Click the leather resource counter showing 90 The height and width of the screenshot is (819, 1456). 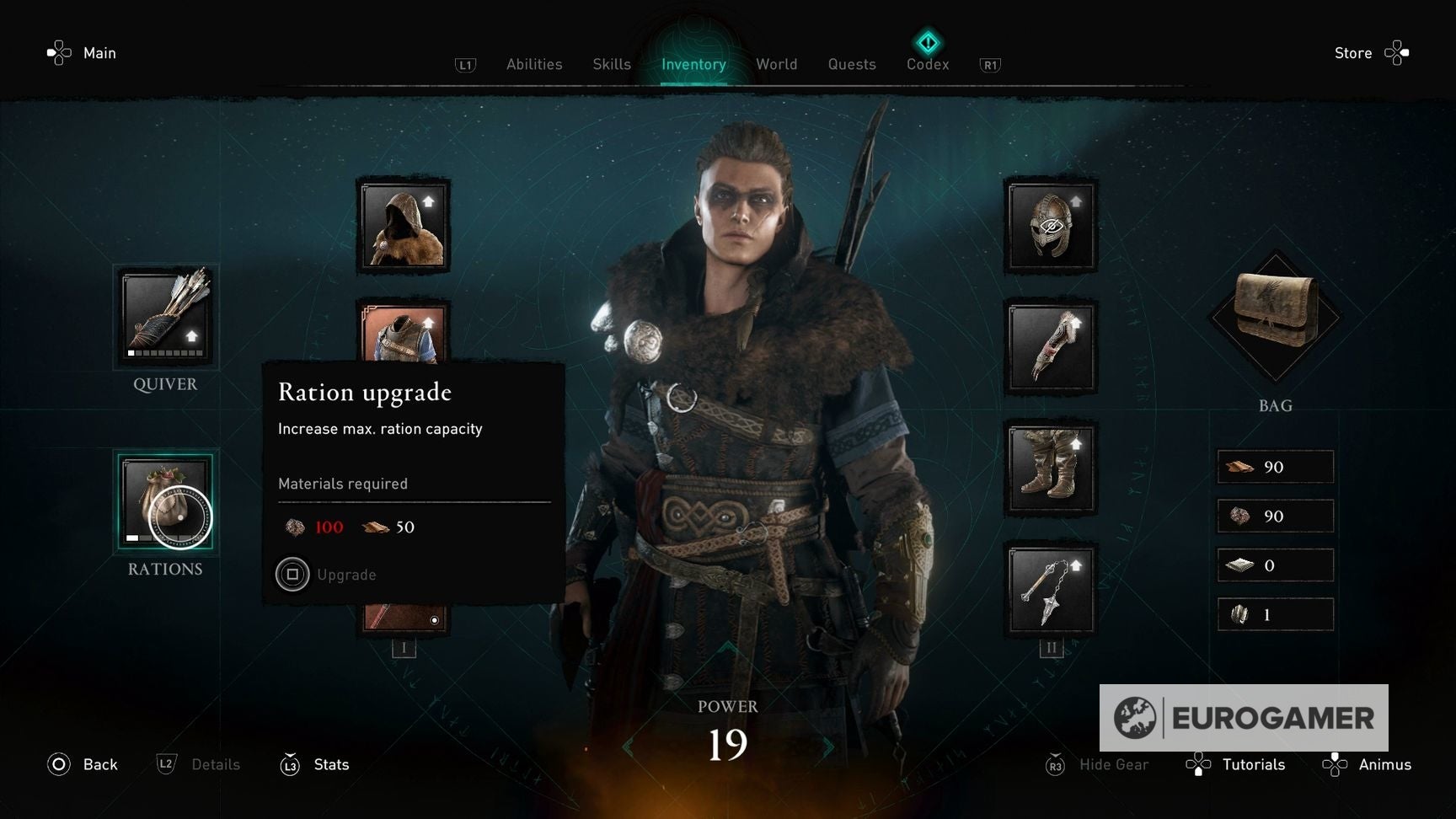tap(1275, 466)
